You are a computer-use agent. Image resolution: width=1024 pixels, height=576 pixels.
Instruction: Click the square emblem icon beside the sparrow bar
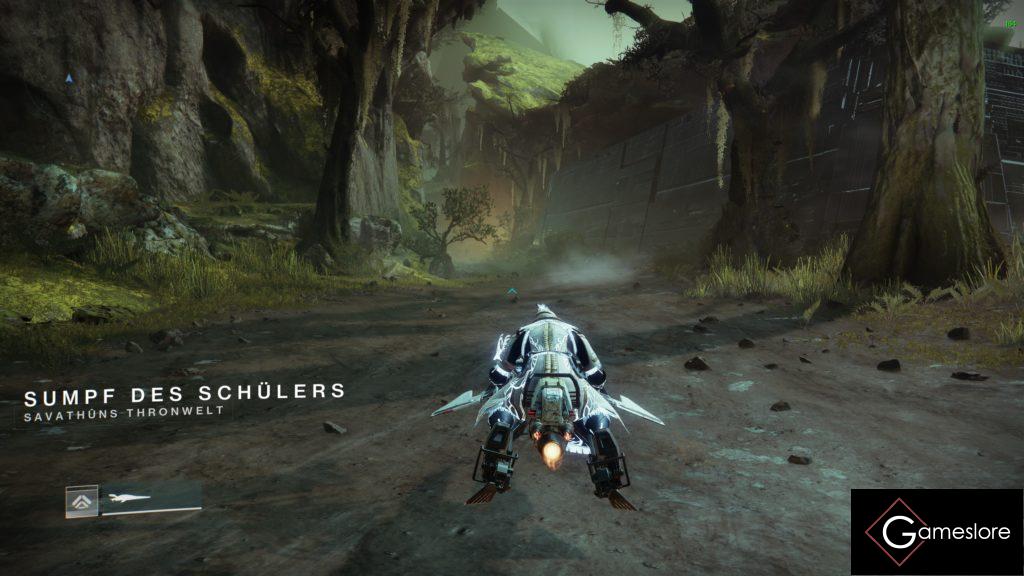click(x=81, y=501)
